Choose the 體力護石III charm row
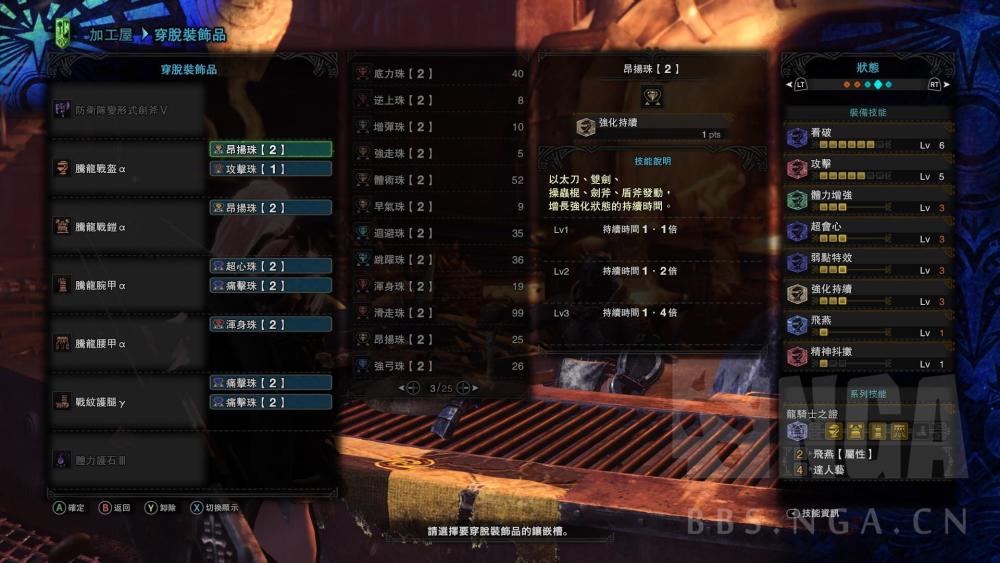 click(x=128, y=459)
